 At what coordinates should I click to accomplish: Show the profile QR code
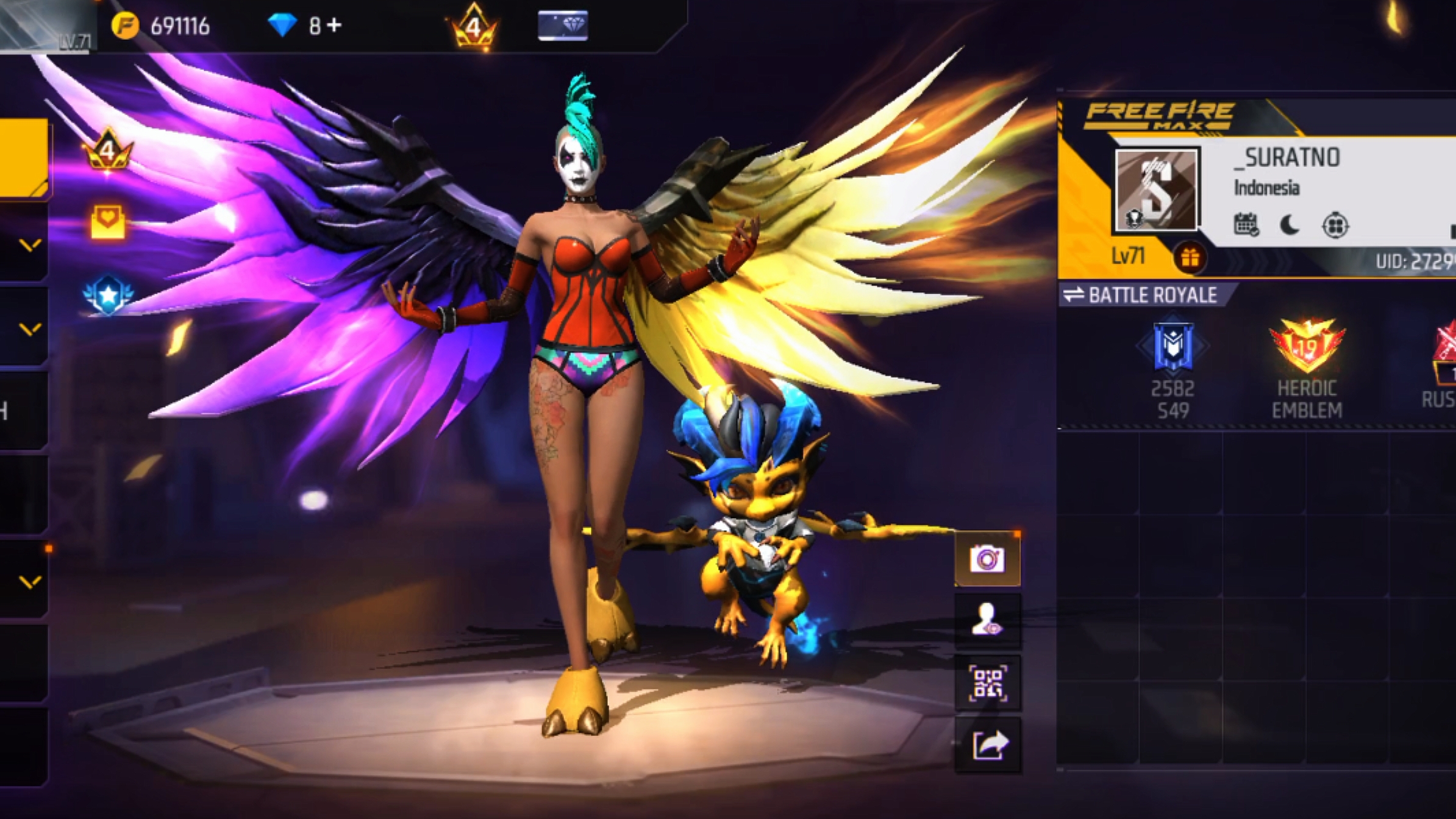point(987,682)
